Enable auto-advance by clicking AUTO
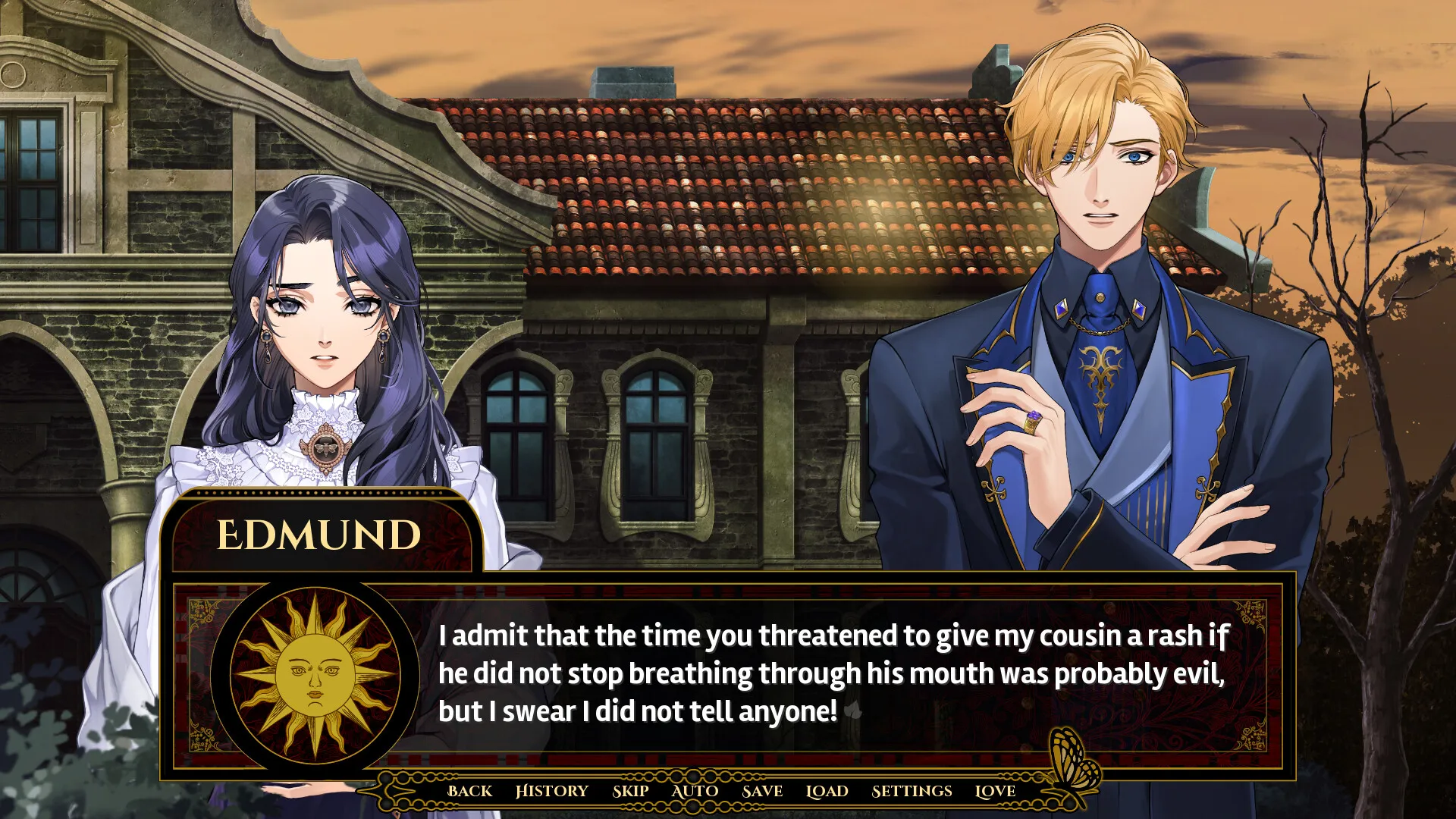 (x=694, y=791)
